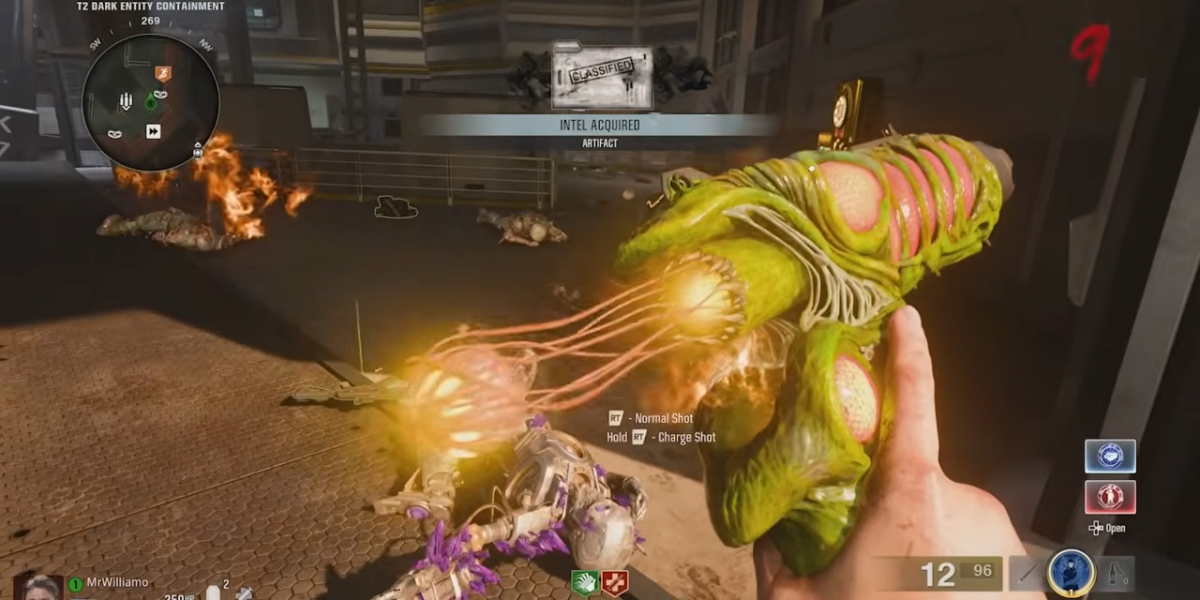Trigger the blue field upgrade ability icon
The width and height of the screenshot is (1200, 600).
tap(1069, 573)
